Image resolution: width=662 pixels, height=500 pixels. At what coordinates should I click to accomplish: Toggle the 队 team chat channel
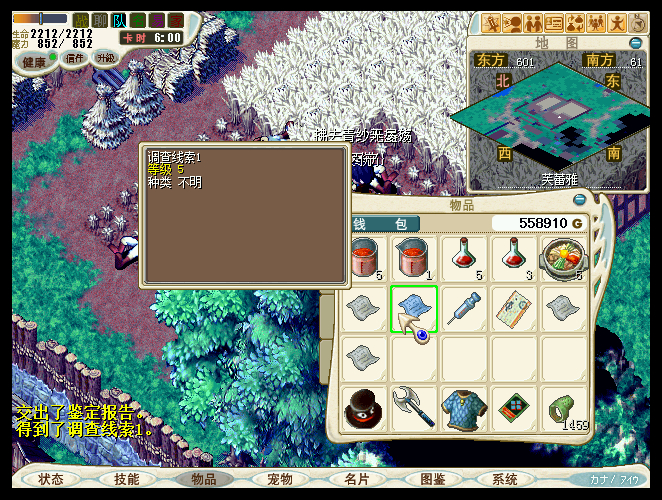click(119, 20)
